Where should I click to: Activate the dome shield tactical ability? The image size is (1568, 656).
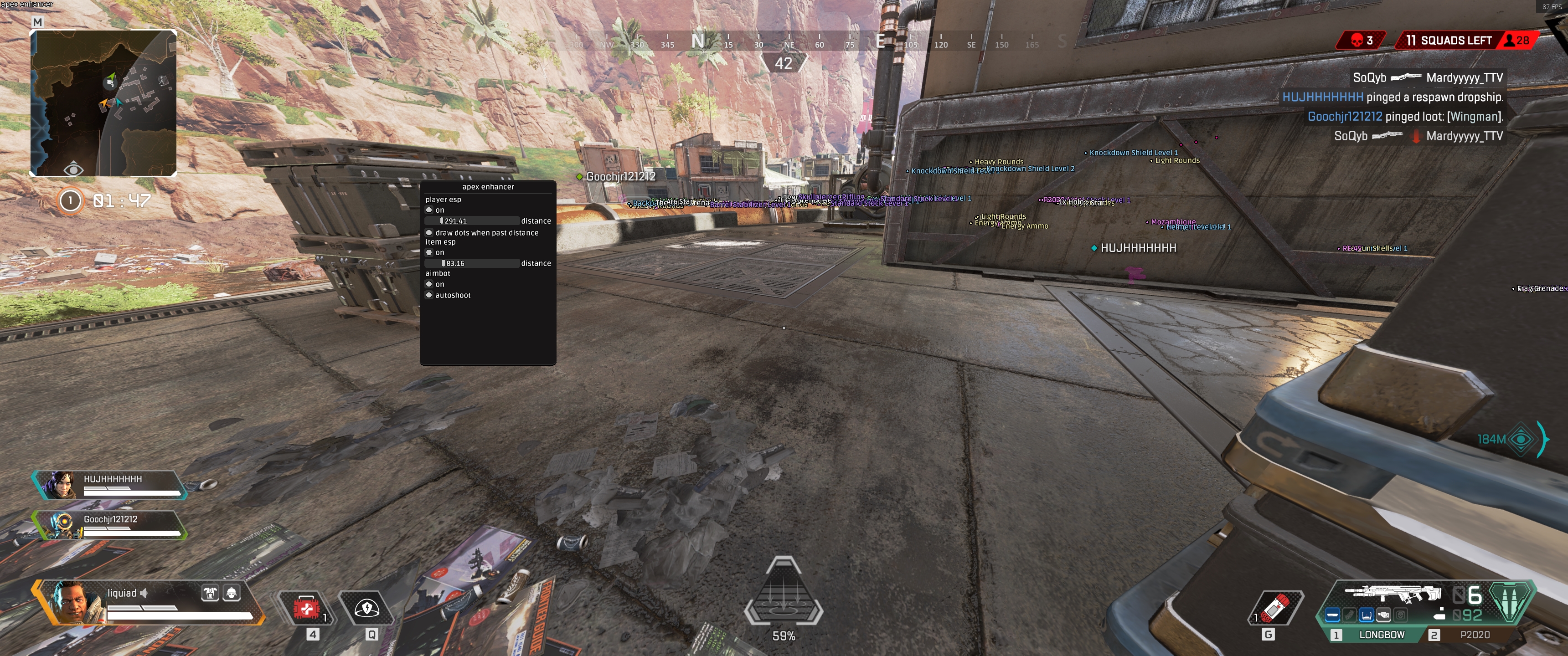coord(366,608)
